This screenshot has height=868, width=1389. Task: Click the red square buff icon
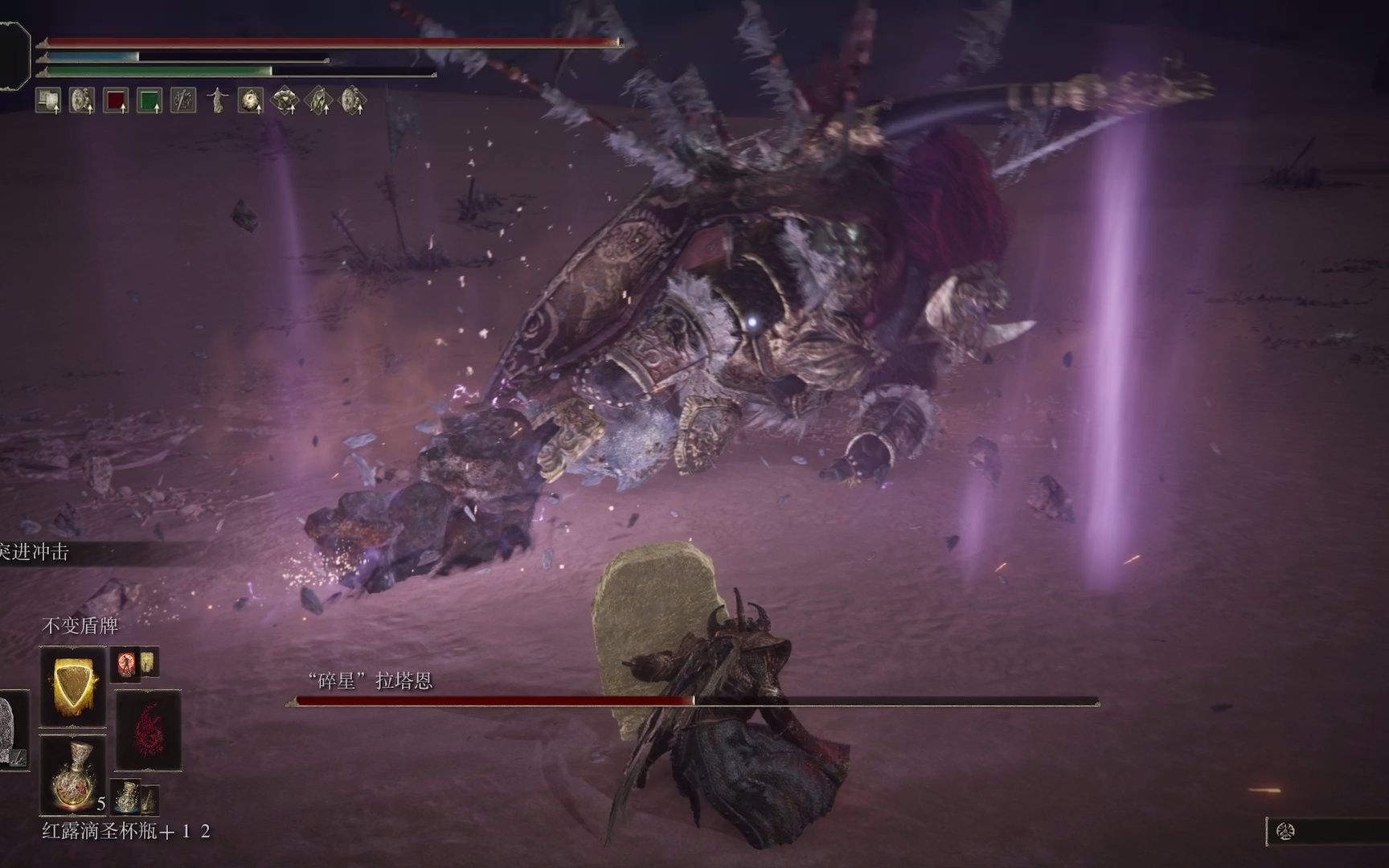[x=116, y=100]
